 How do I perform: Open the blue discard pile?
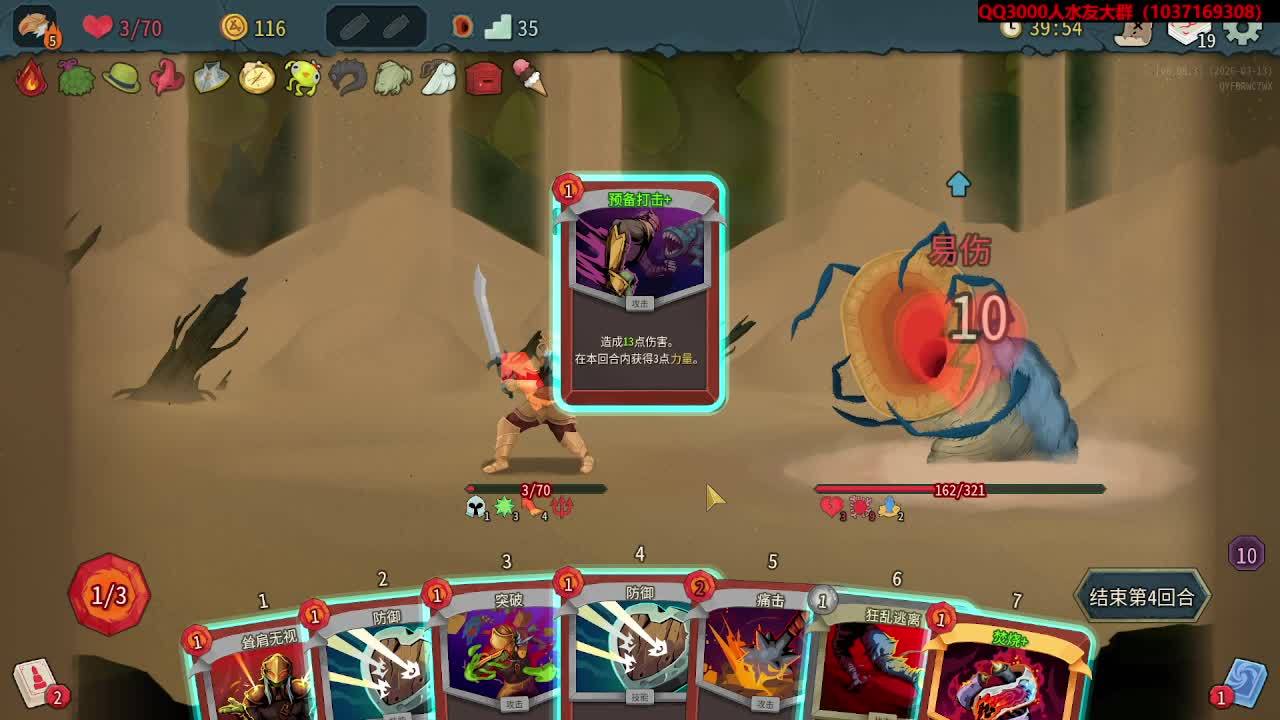pos(1244,680)
